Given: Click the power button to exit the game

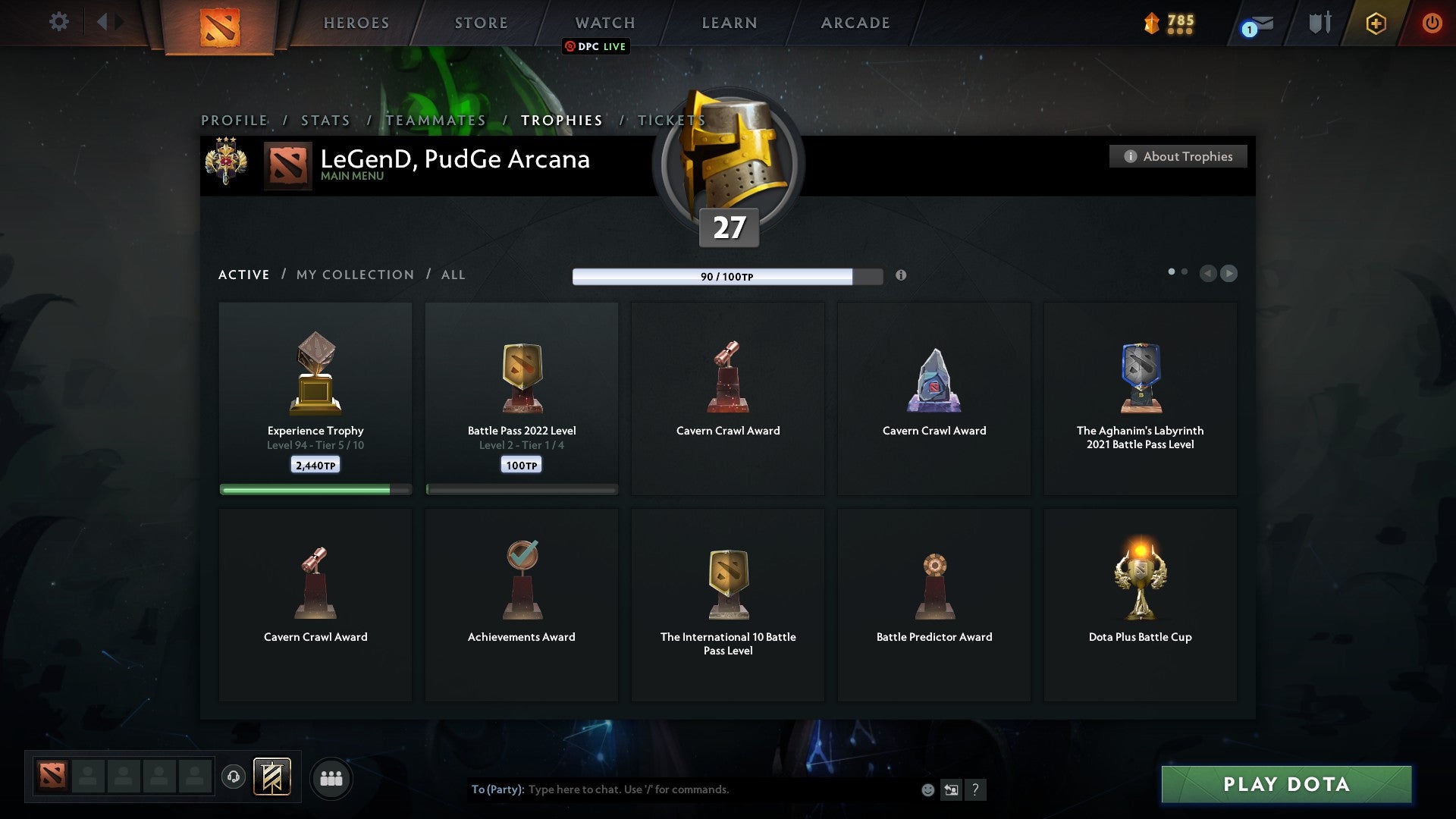Looking at the screenshot, I should pos(1432,24).
